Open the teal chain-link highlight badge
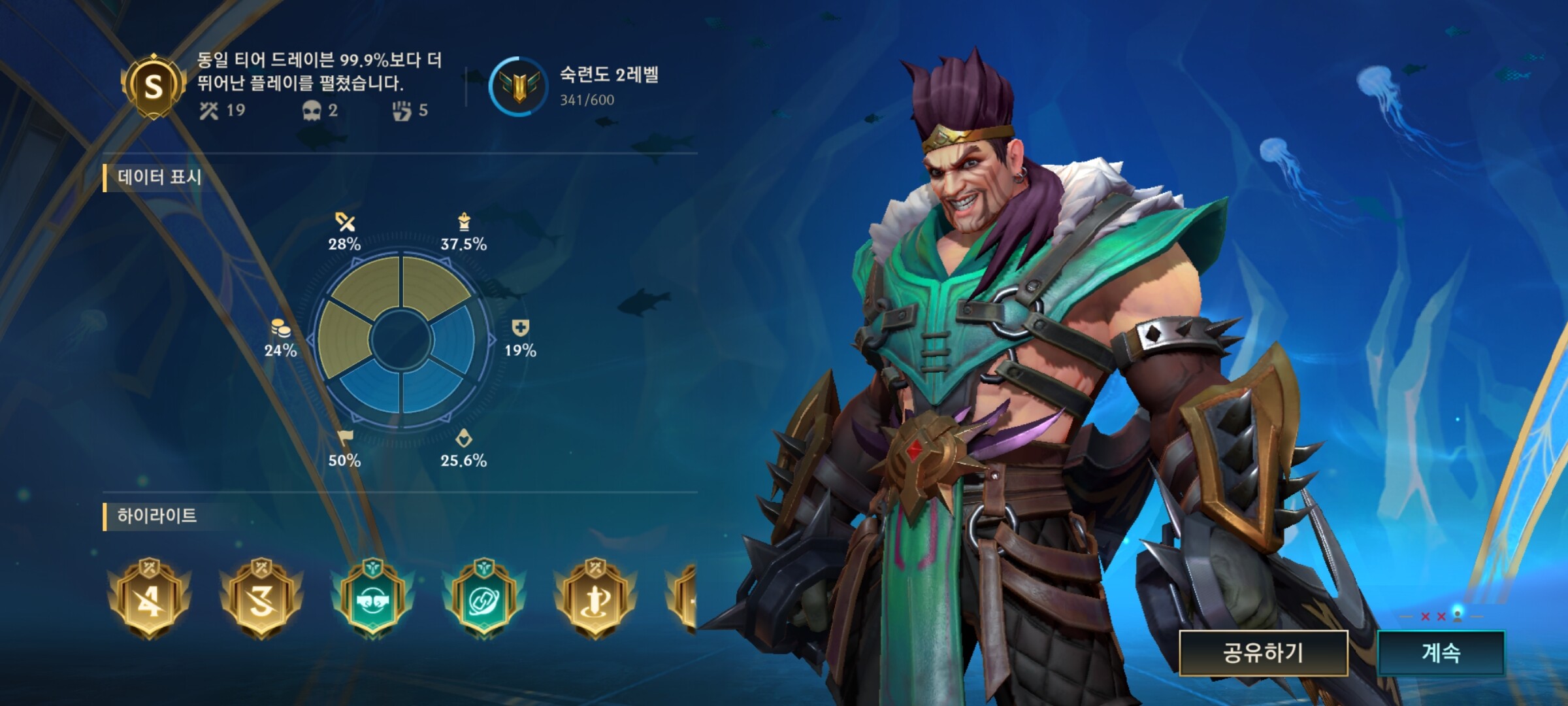The image size is (1568, 706). [x=483, y=598]
